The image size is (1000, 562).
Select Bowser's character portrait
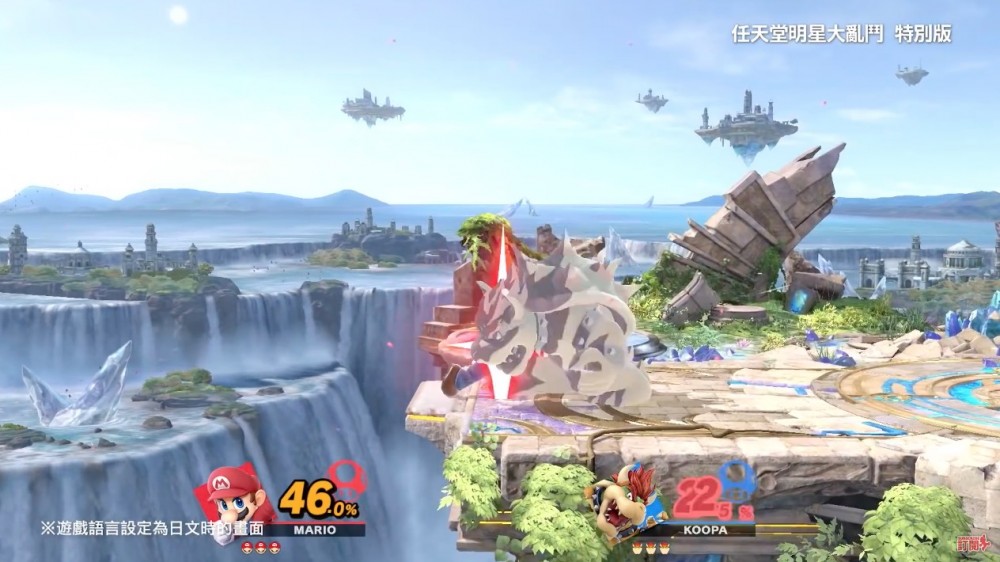coord(625,498)
